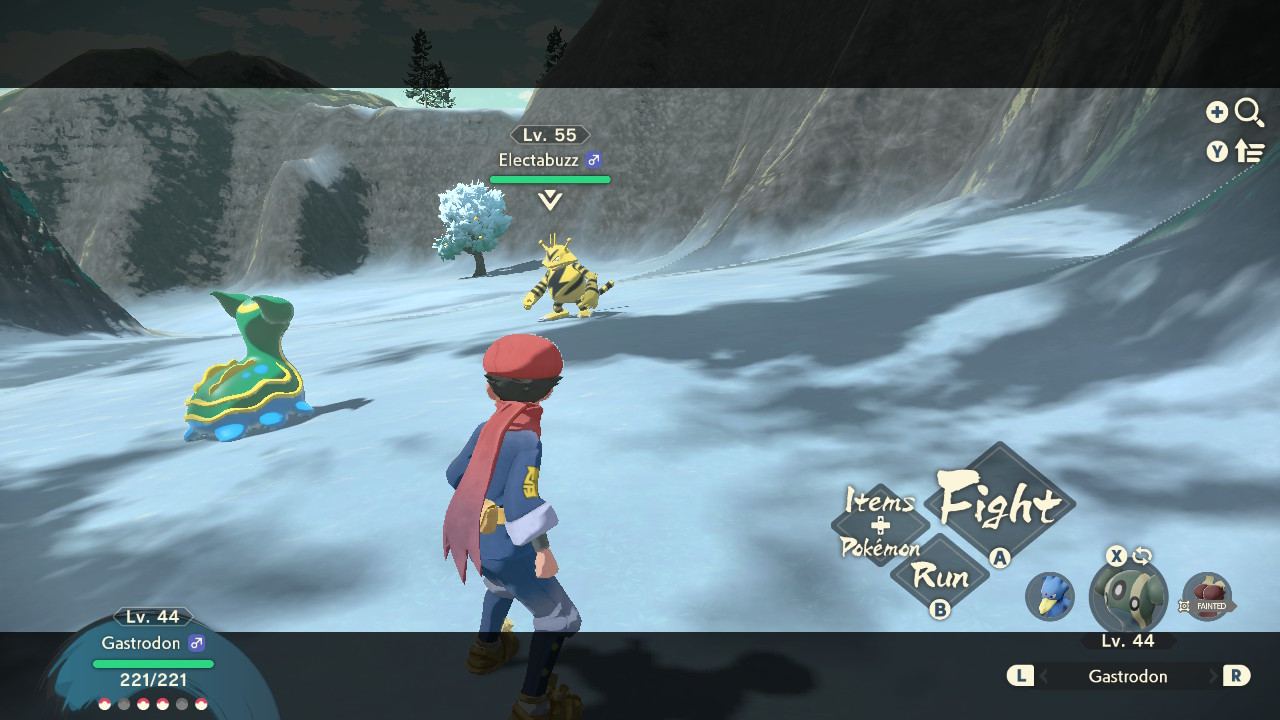This screenshot has height=720, width=1280.
Task: Click the Gastrodon name selector bar
Action: [x=1128, y=676]
